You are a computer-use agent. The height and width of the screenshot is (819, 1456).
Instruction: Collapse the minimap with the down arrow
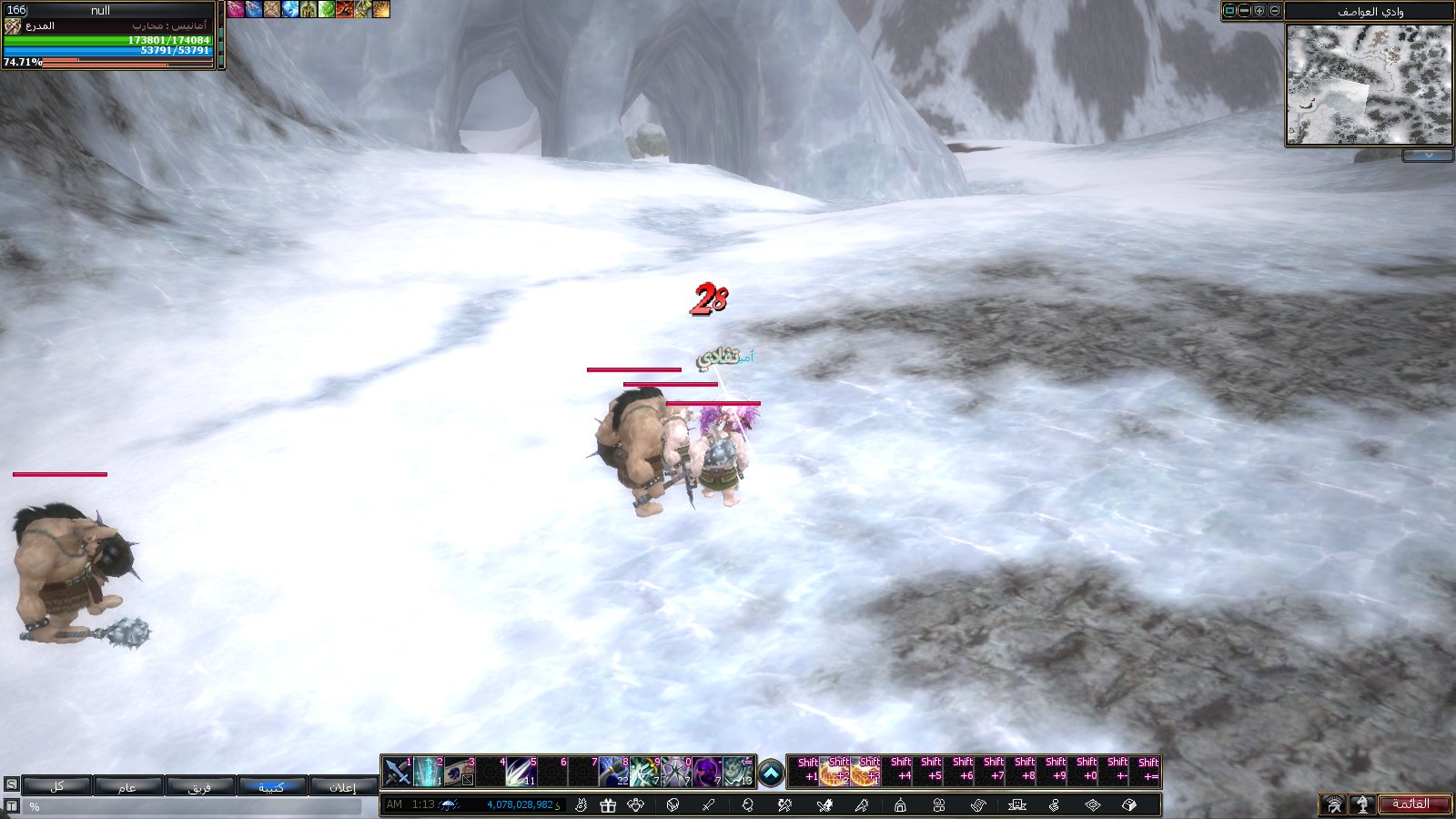[x=1427, y=156]
